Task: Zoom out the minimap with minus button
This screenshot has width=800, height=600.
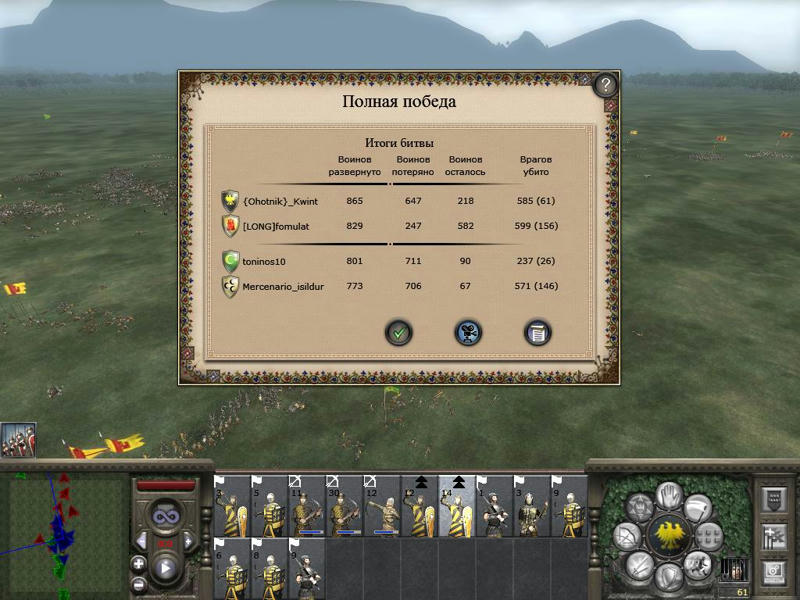Action: 138,583
